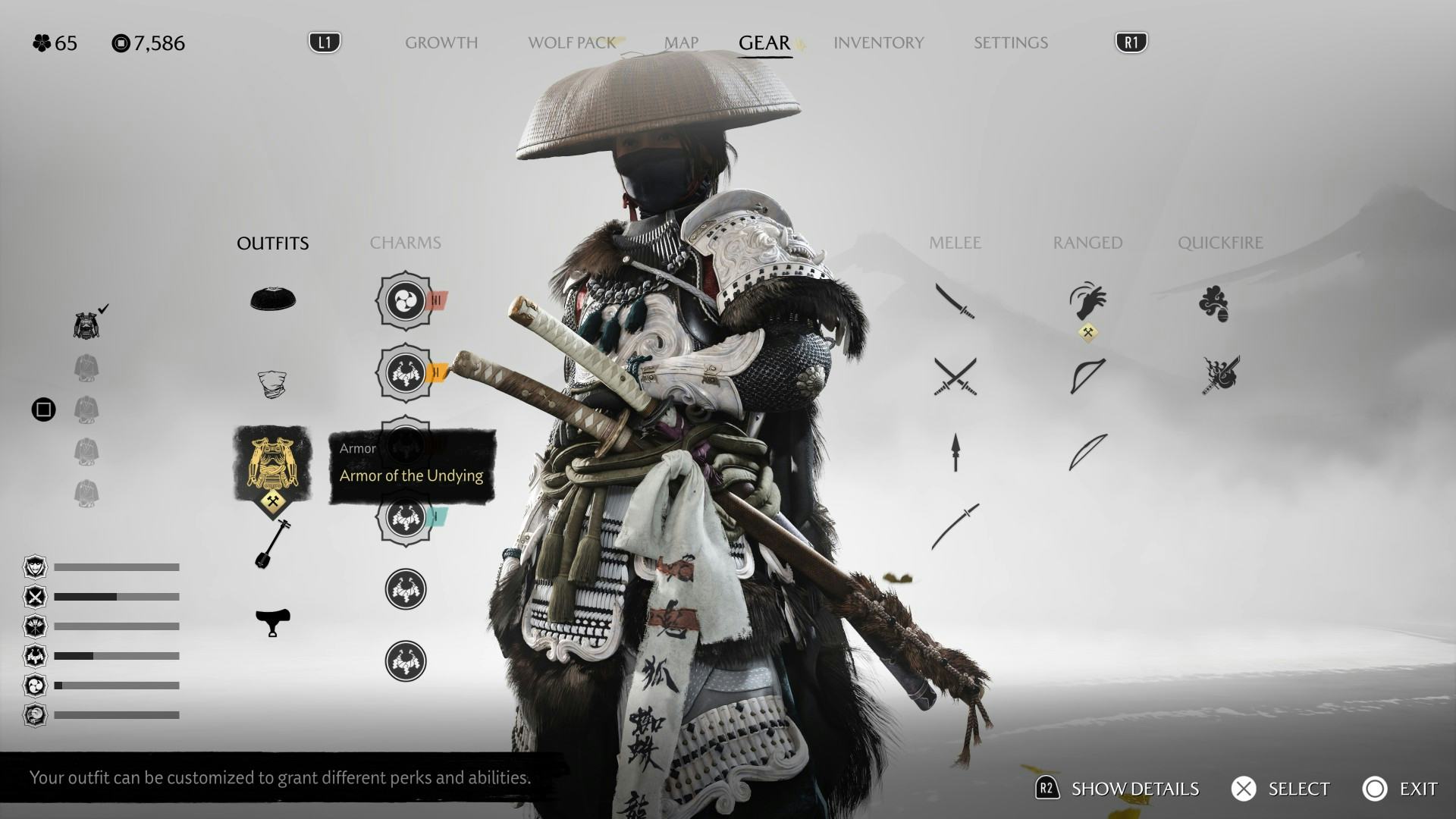
Task: Open the Inventory tab
Action: coord(878,42)
